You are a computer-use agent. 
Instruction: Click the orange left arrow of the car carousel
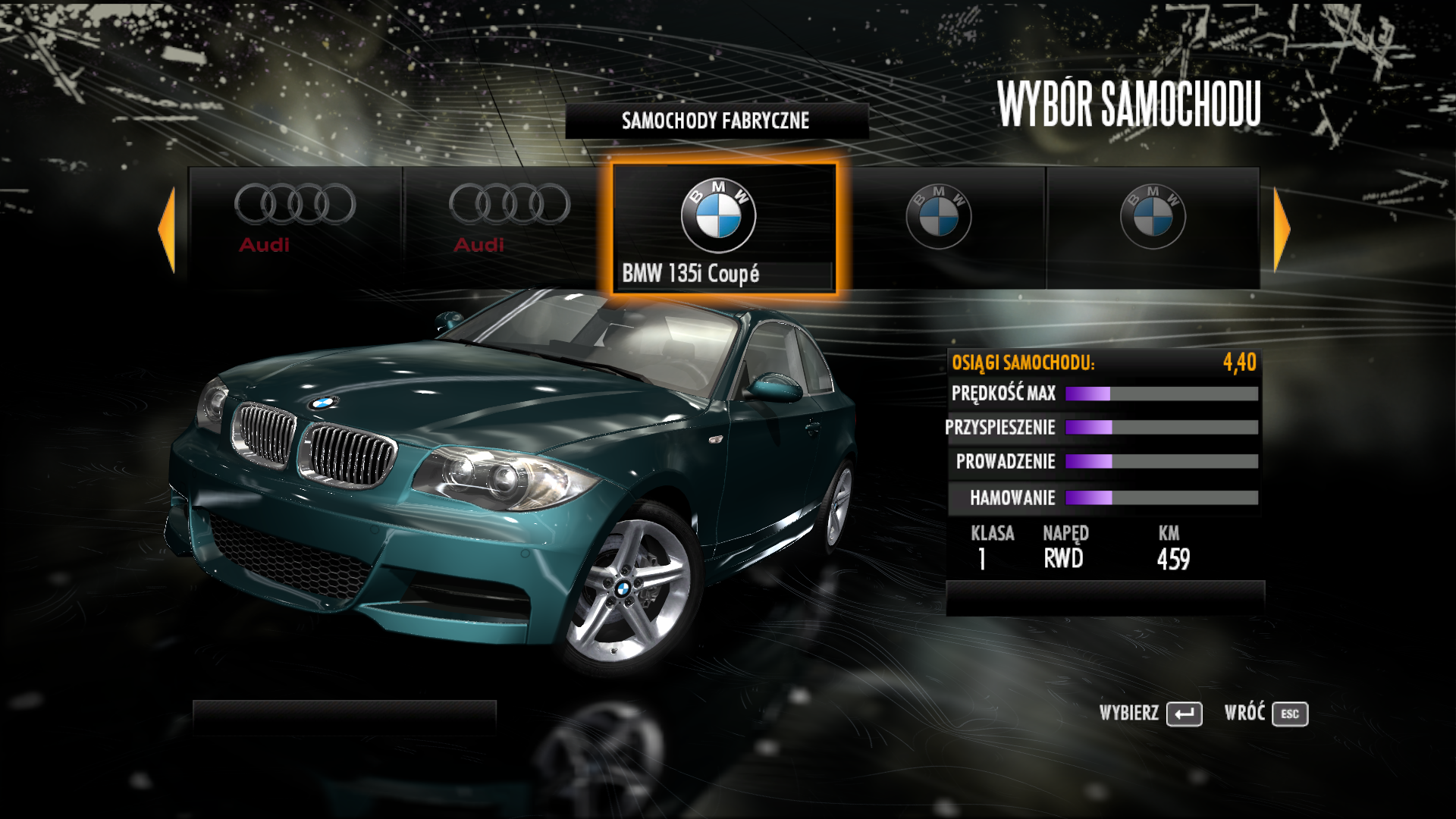point(168,229)
